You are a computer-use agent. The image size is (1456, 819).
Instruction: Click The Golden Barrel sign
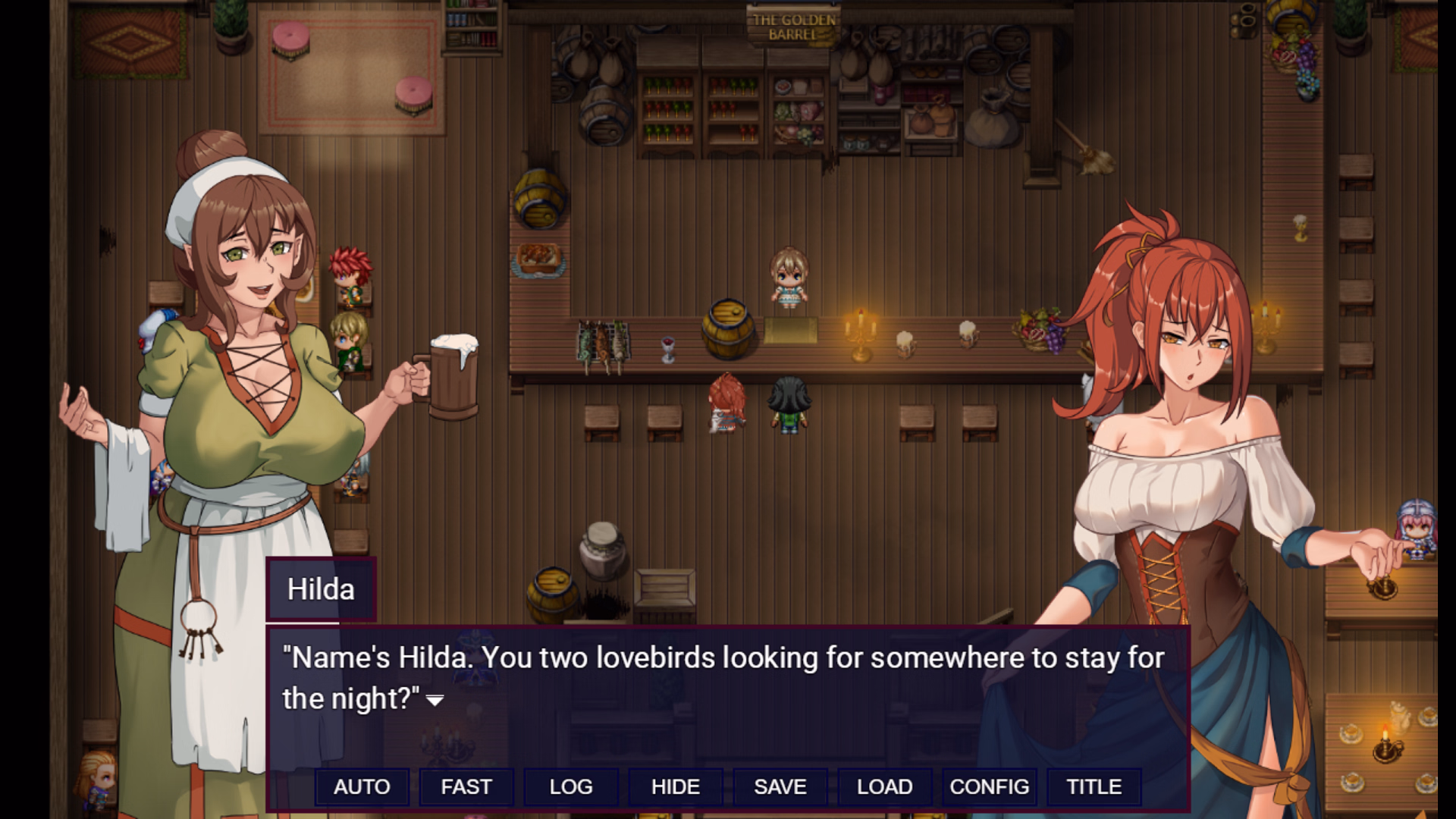[792, 23]
